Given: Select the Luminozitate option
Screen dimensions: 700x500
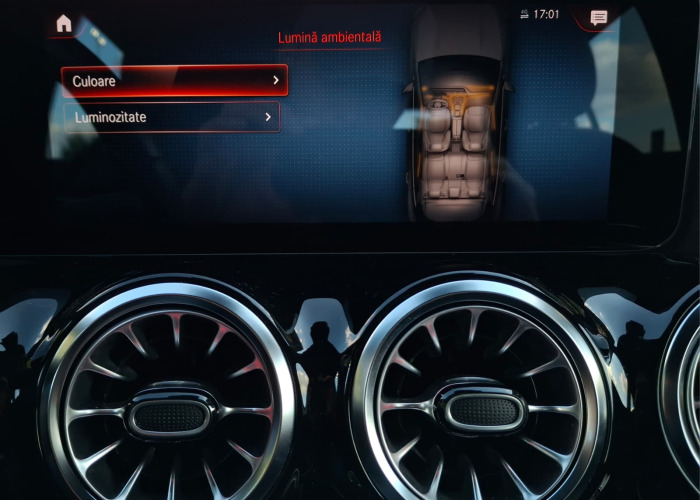Looking at the screenshot, I should [171, 118].
